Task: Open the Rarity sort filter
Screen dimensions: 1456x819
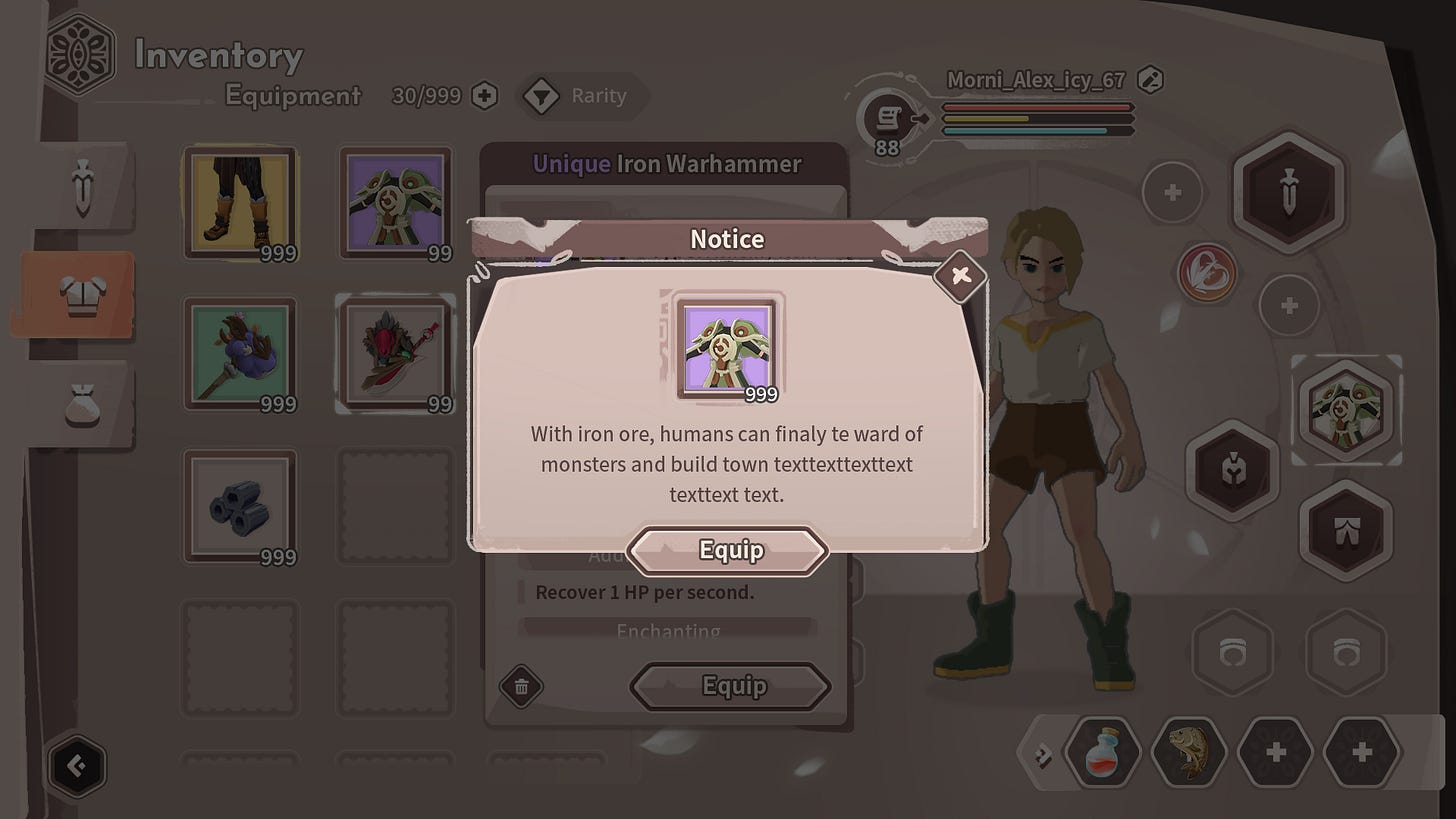Action: (x=583, y=96)
